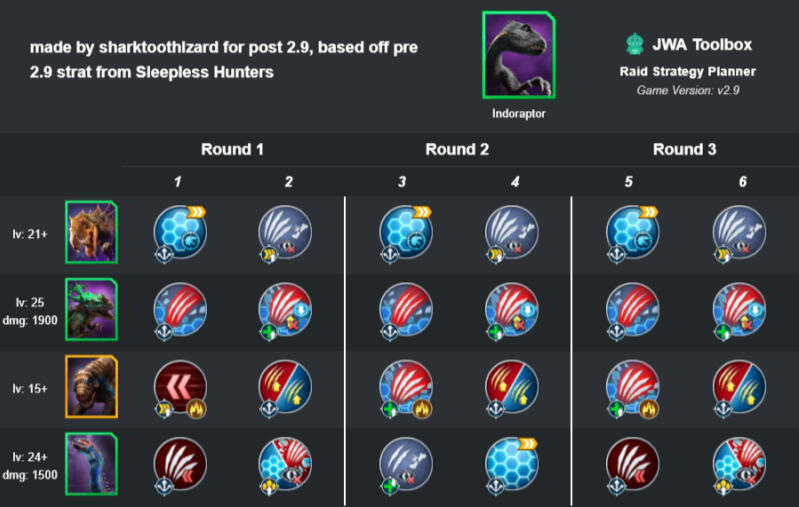Open the JWA Toolbox logo
This screenshot has width=799, height=507.
click(x=631, y=45)
